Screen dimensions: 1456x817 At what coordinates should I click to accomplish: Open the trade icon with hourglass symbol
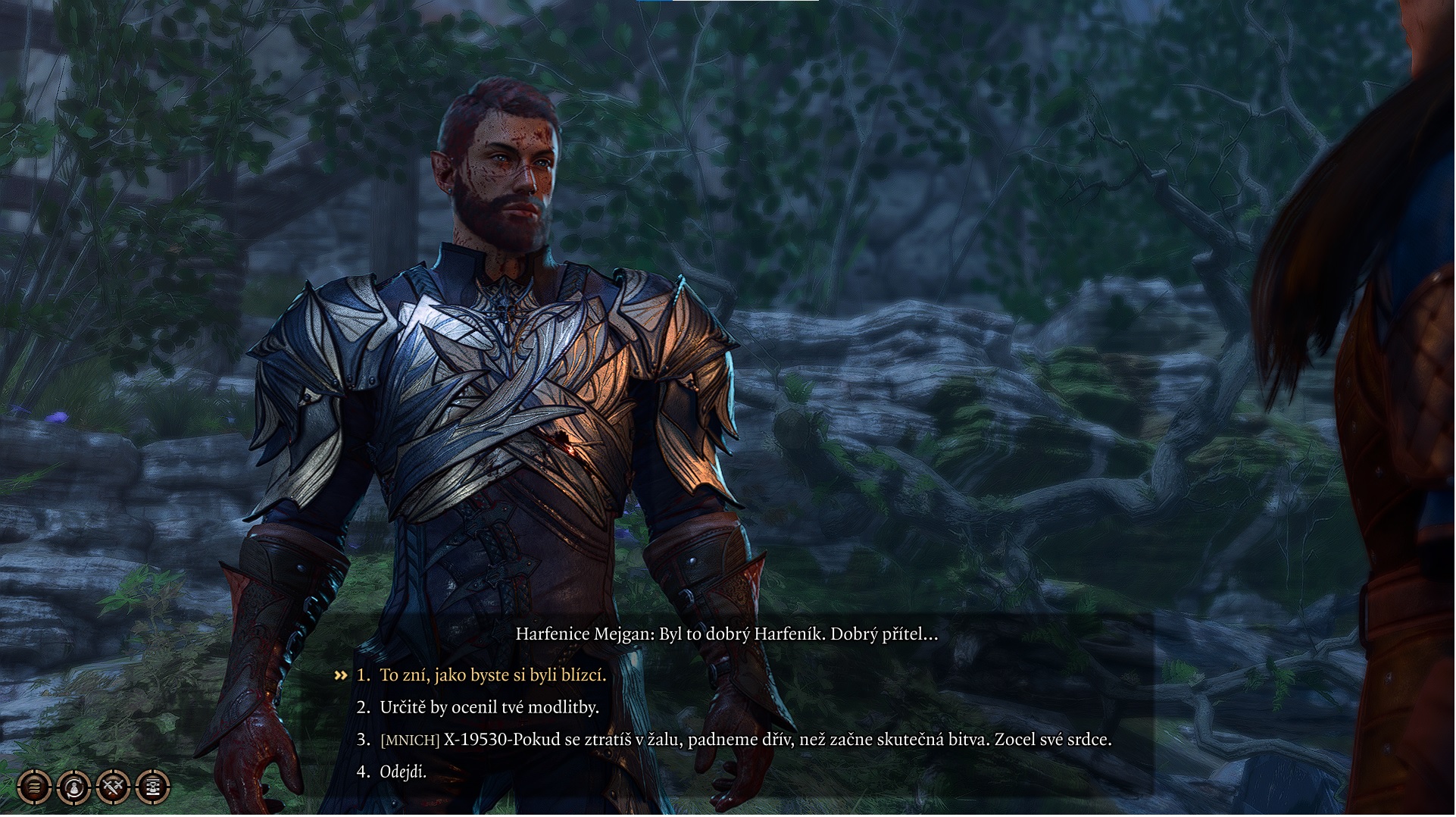click(153, 788)
